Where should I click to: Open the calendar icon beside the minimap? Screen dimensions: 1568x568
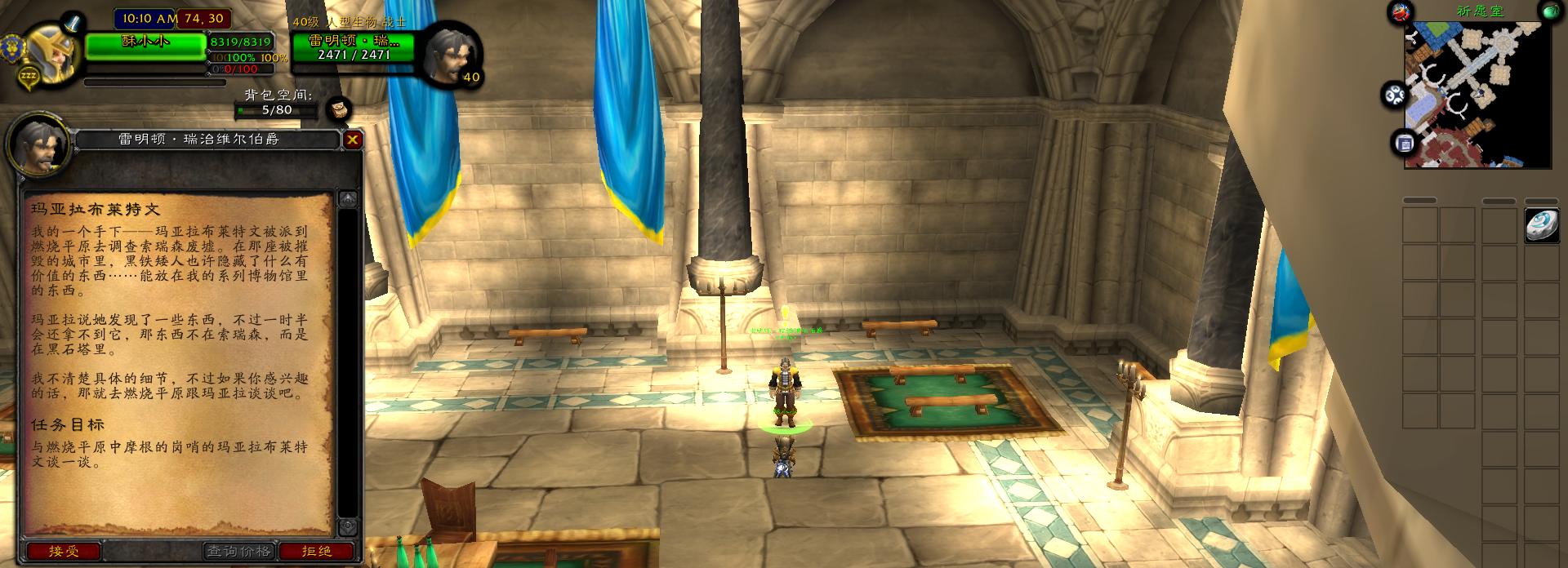[1405, 144]
